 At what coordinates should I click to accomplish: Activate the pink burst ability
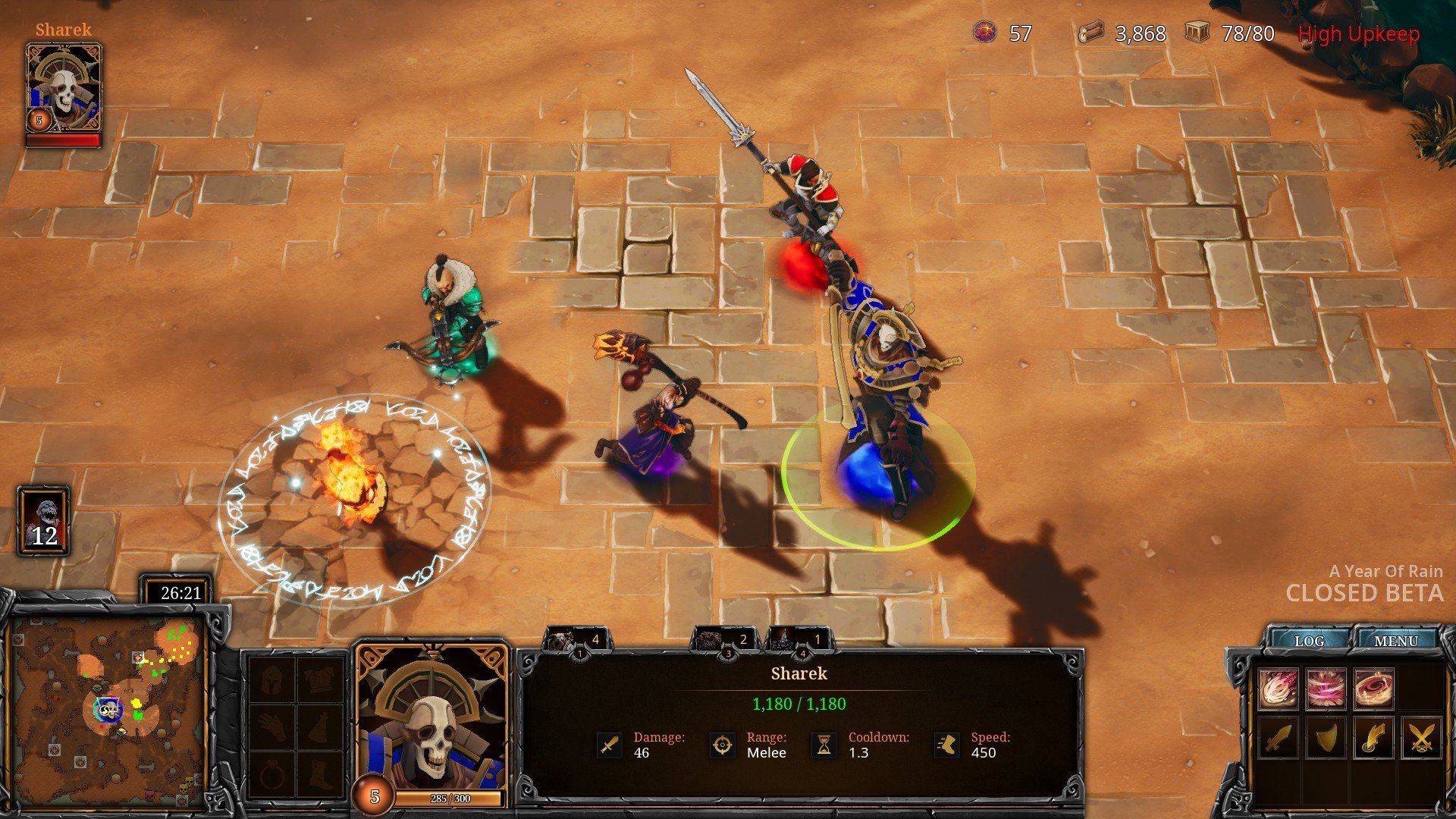(1326, 689)
